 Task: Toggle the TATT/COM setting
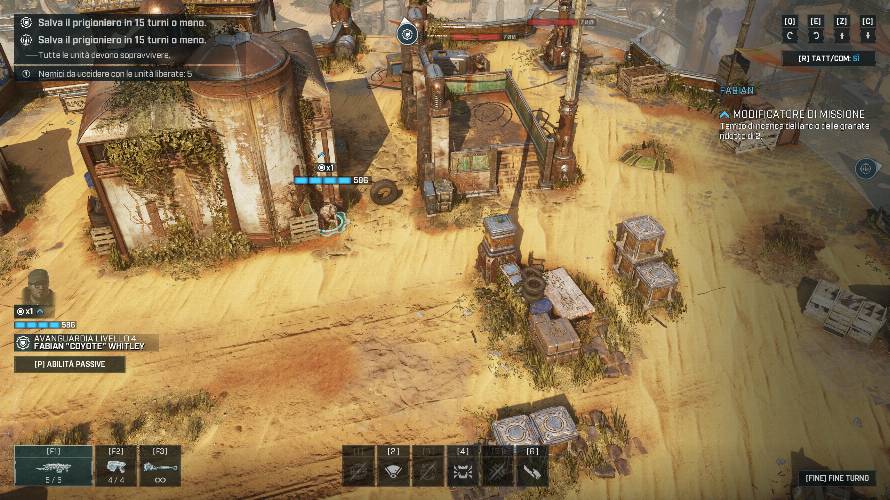click(829, 58)
